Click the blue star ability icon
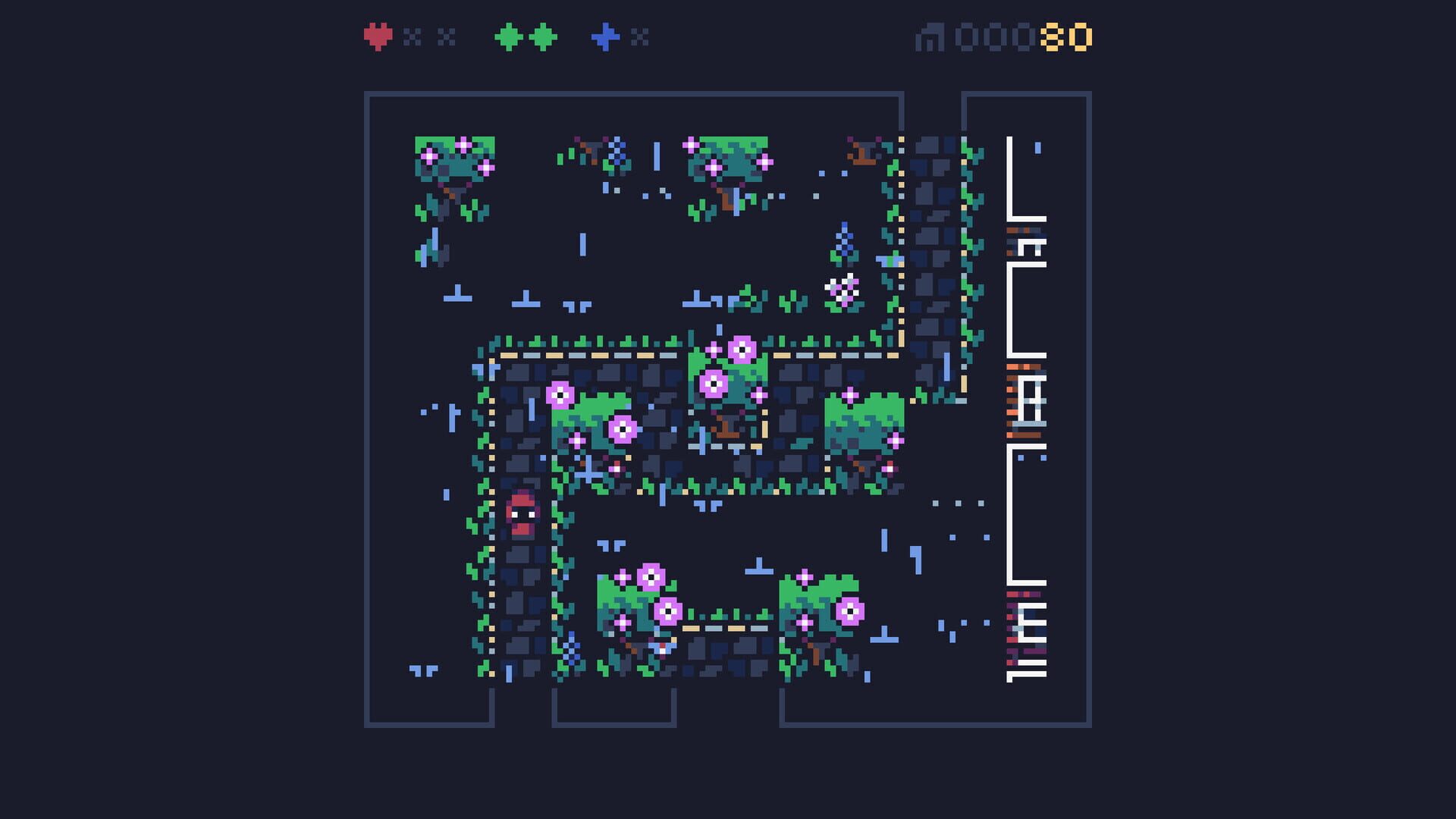1456x819 pixels. point(607,36)
